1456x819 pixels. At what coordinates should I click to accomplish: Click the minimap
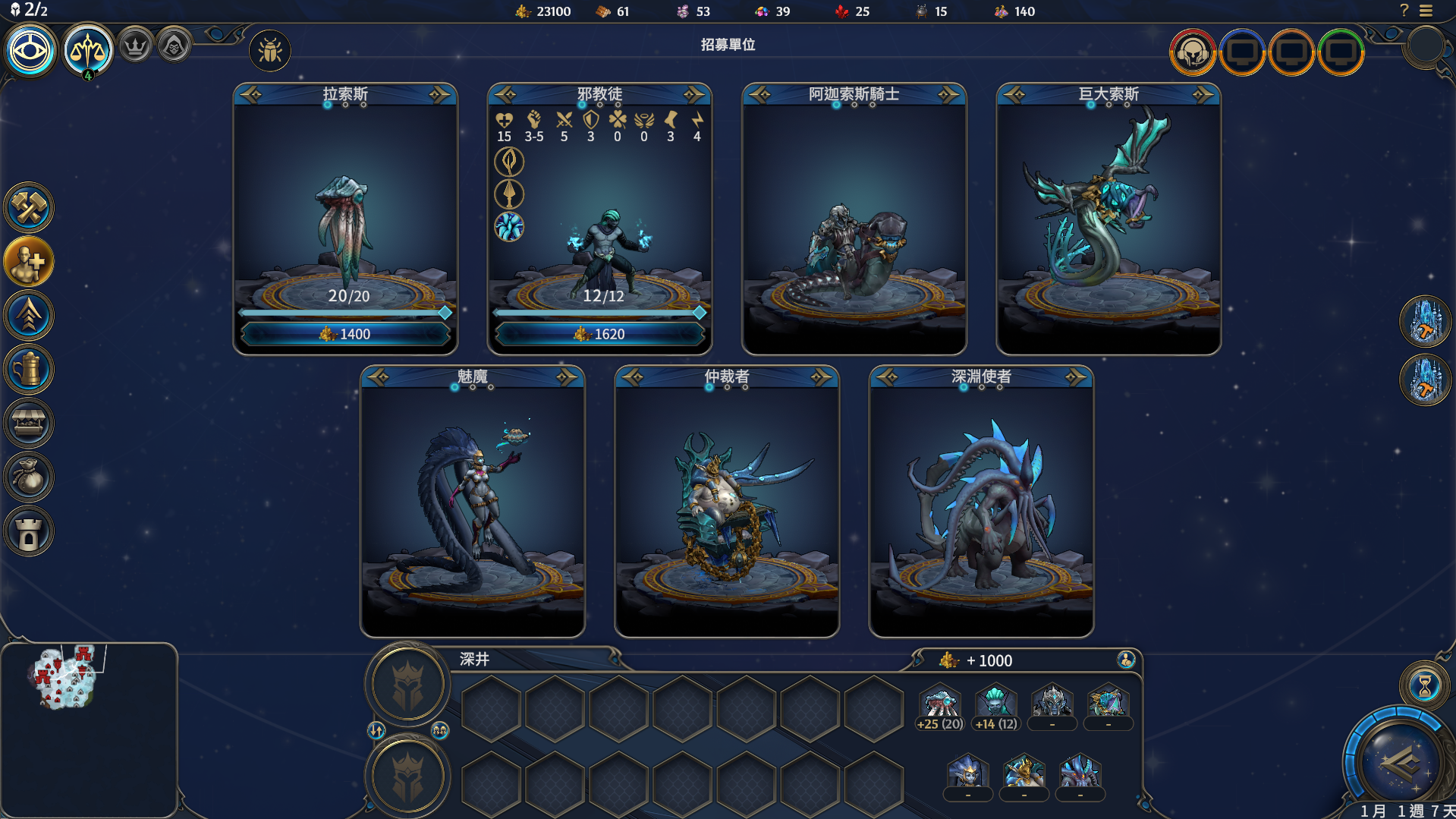[x=88, y=729]
